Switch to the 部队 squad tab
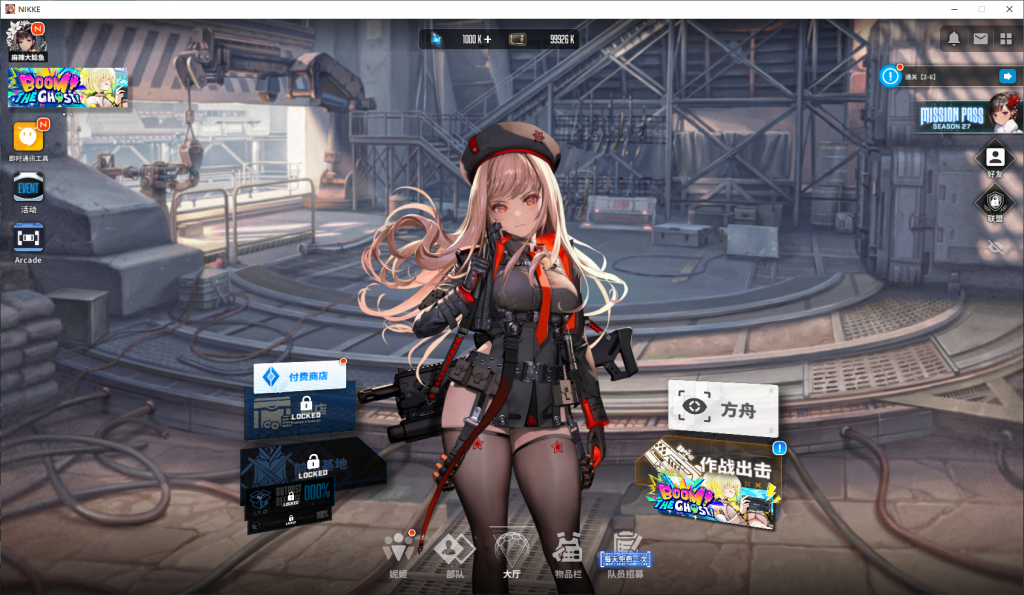The width and height of the screenshot is (1024, 595). pyautogui.click(x=455, y=551)
